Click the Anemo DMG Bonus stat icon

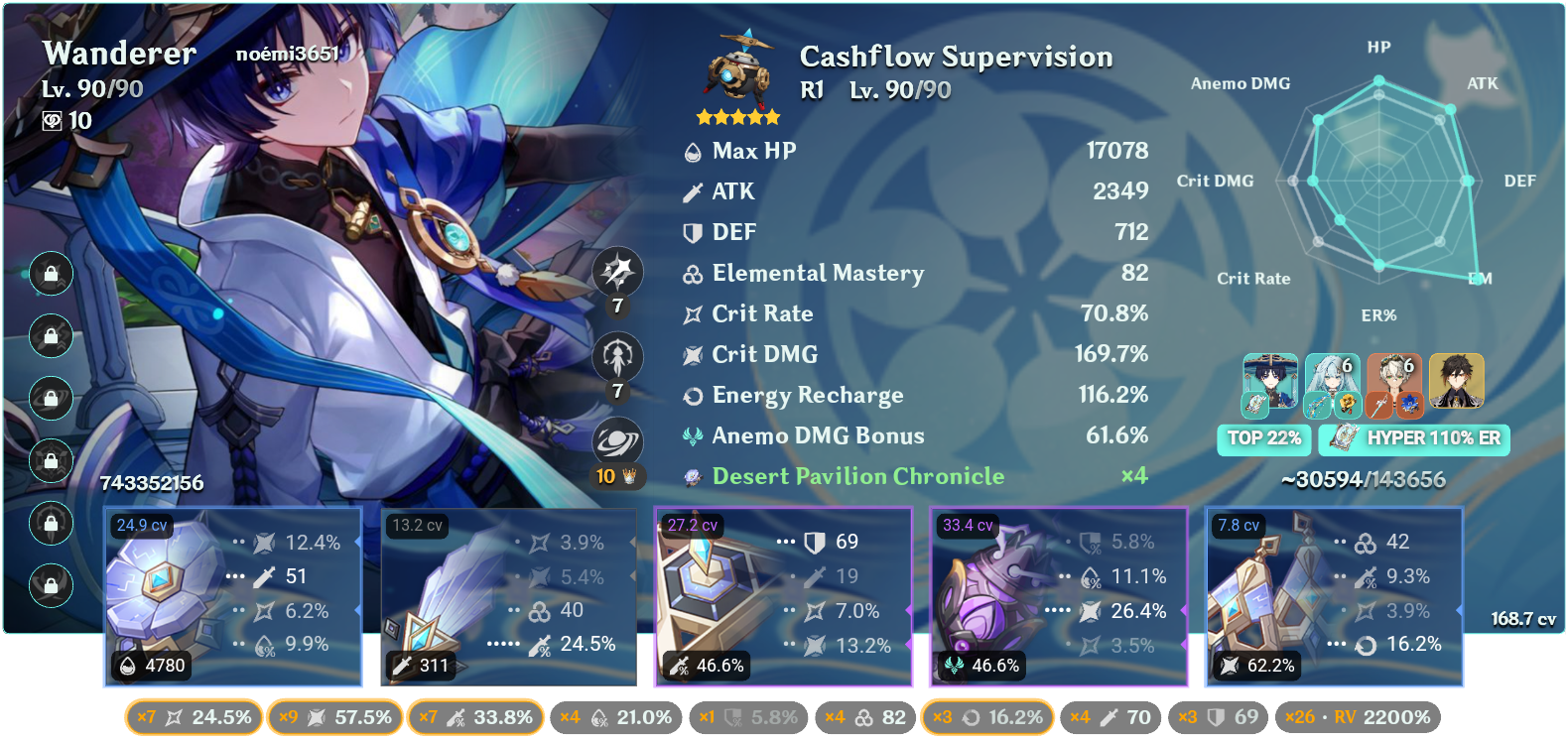pyautogui.click(x=694, y=434)
